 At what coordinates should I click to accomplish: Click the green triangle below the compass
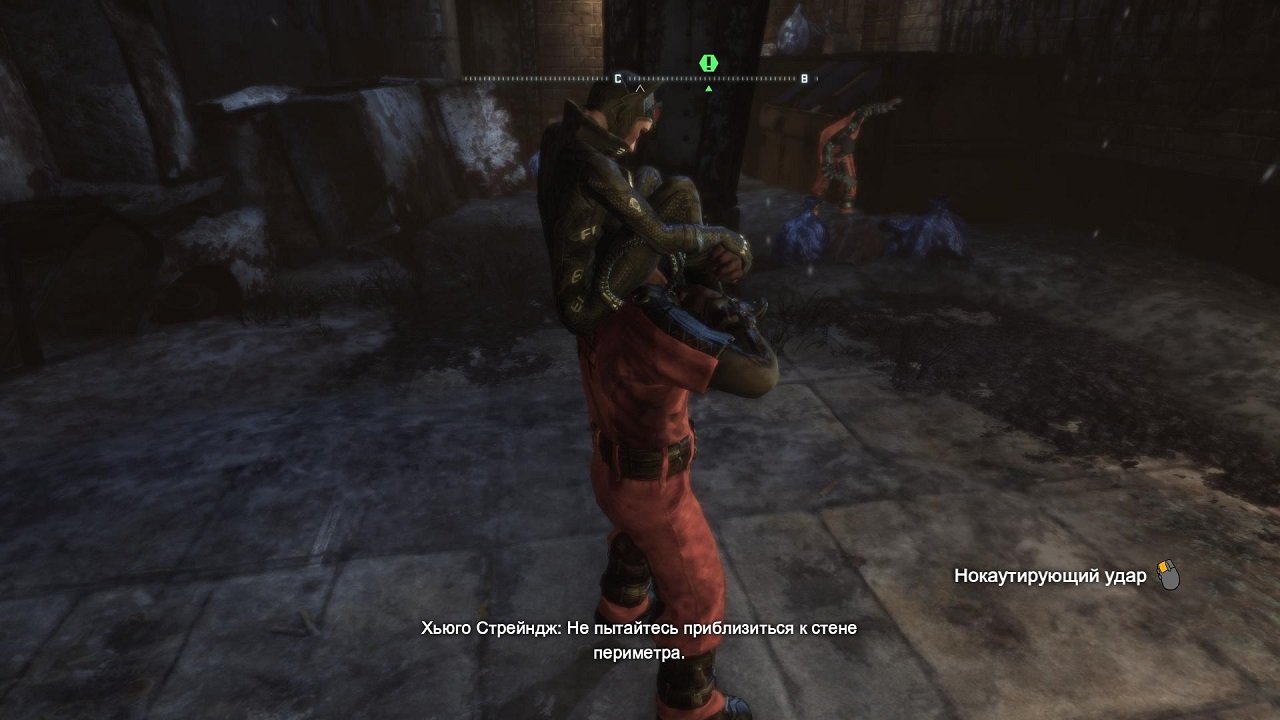click(x=708, y=87)
